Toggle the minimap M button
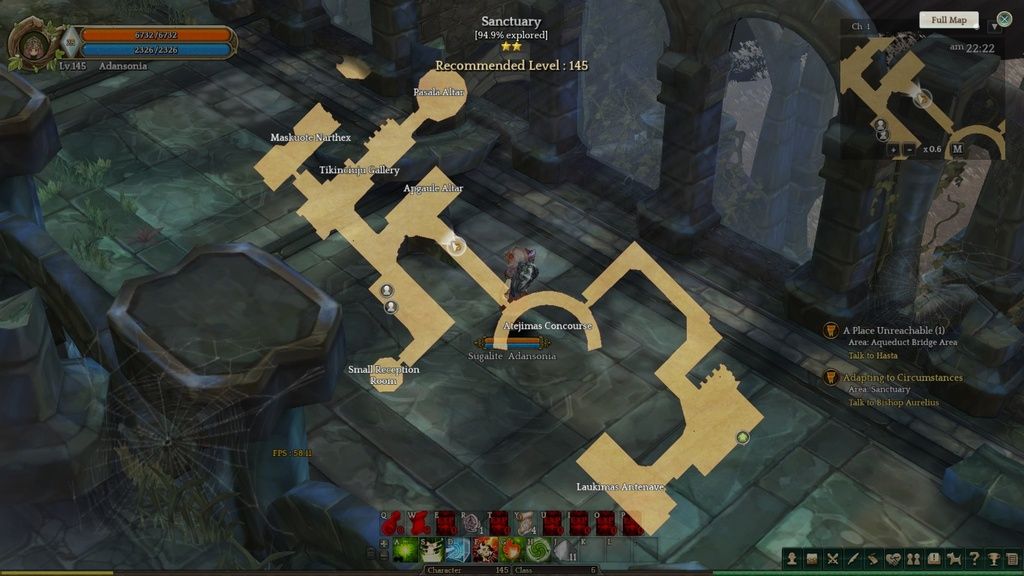Screen dimensions: 1024x576 point(957,149)
